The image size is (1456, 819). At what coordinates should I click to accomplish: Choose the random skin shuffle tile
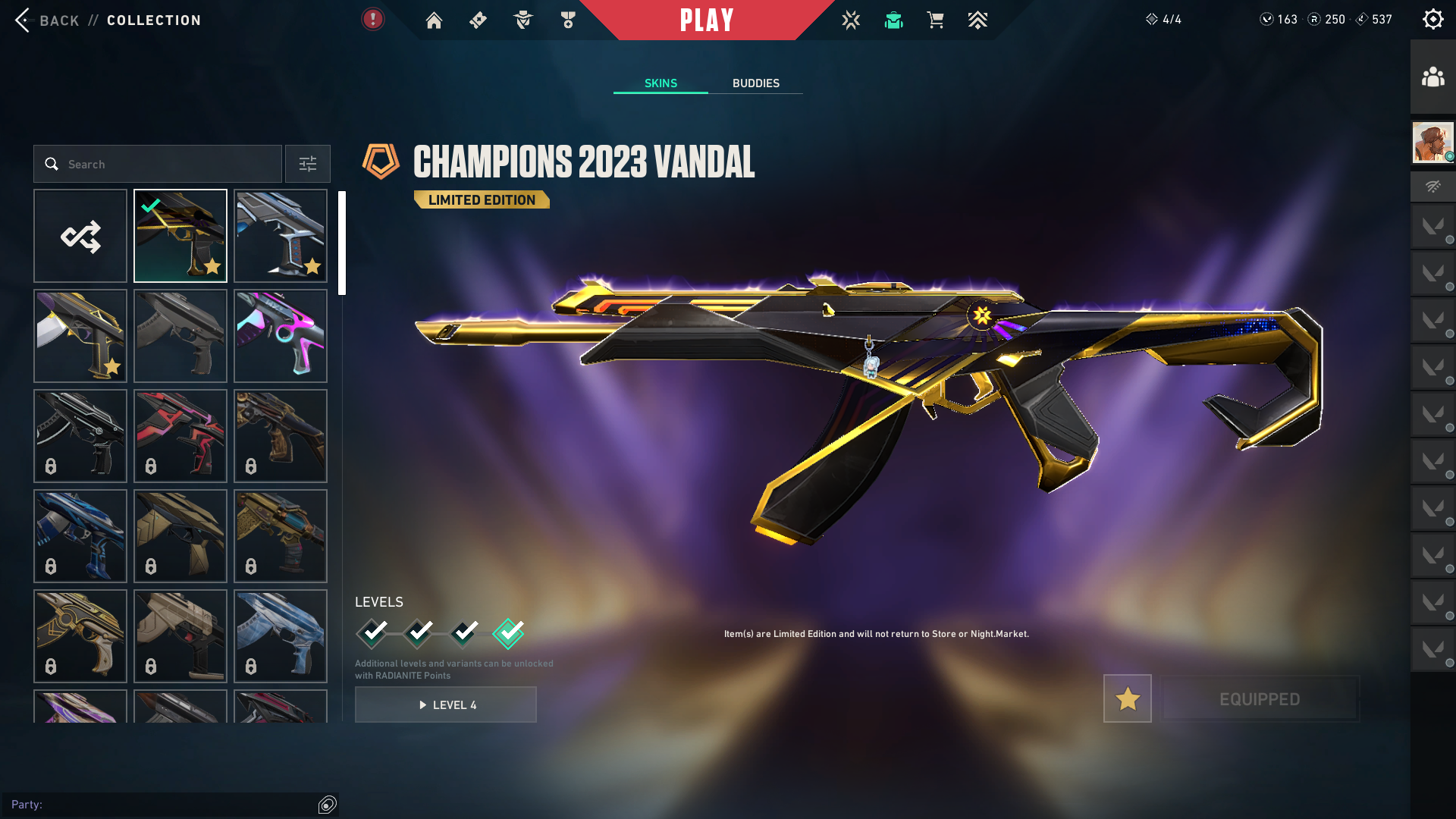pos(80,236)
